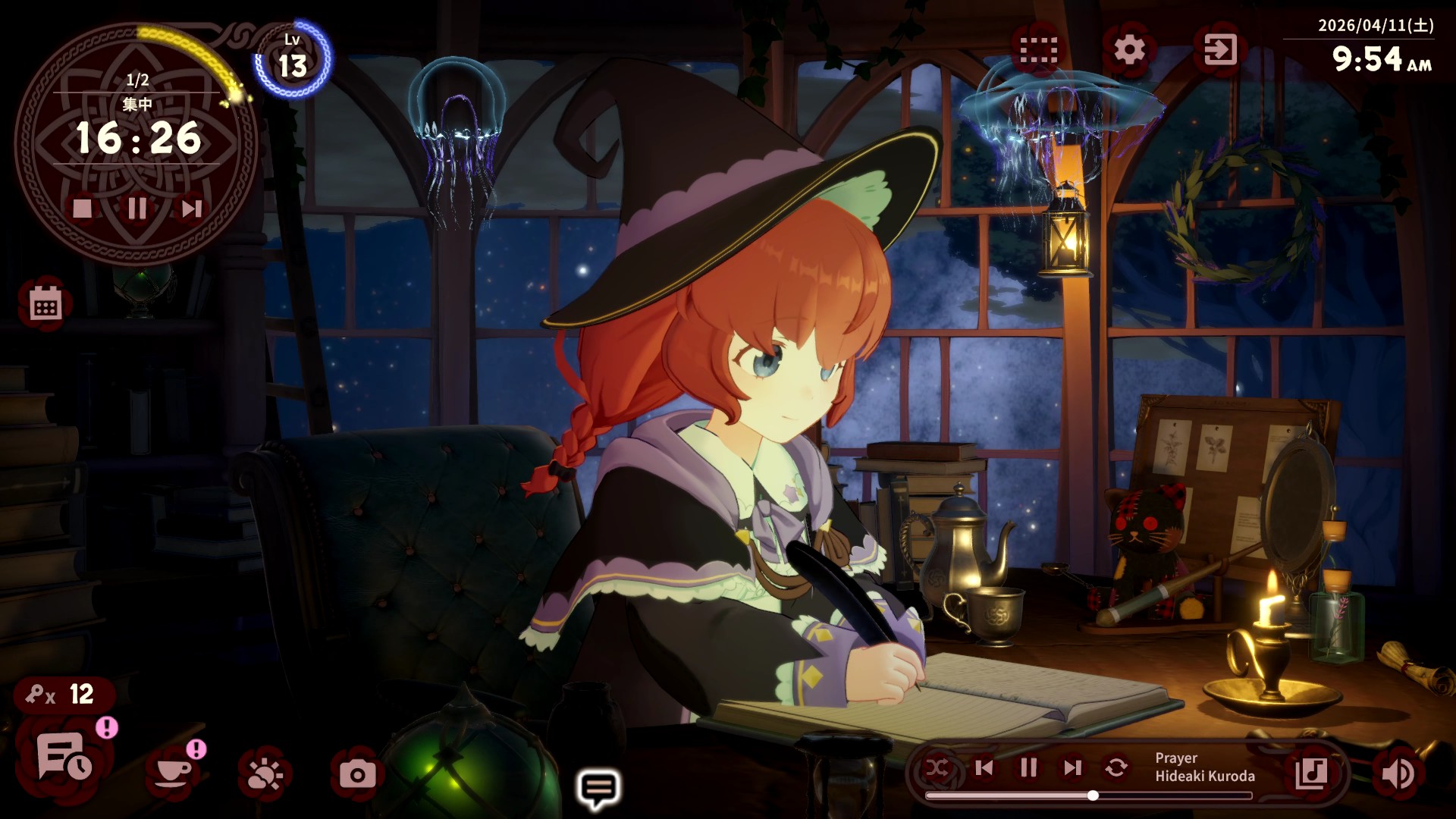Toggle shuffle playback mode
The height and width of the screenshot is (819, 1456).
coord(938,768)
